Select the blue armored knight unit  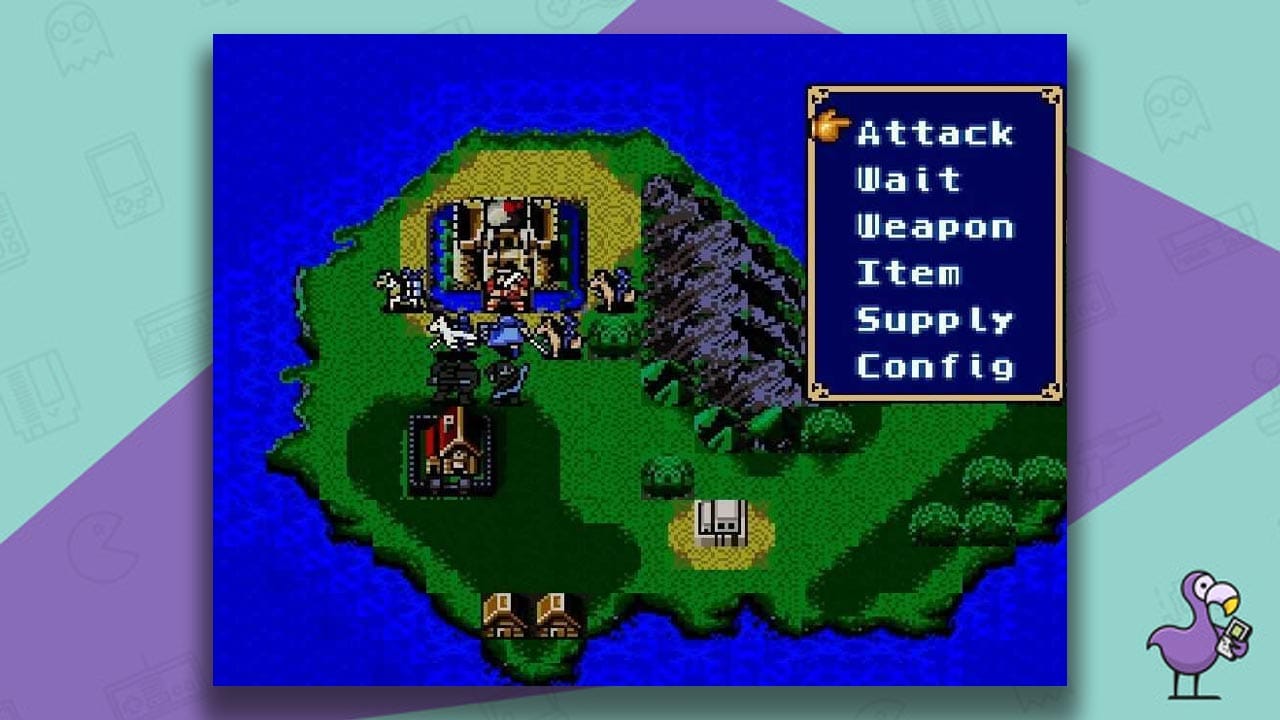point(505,335)
